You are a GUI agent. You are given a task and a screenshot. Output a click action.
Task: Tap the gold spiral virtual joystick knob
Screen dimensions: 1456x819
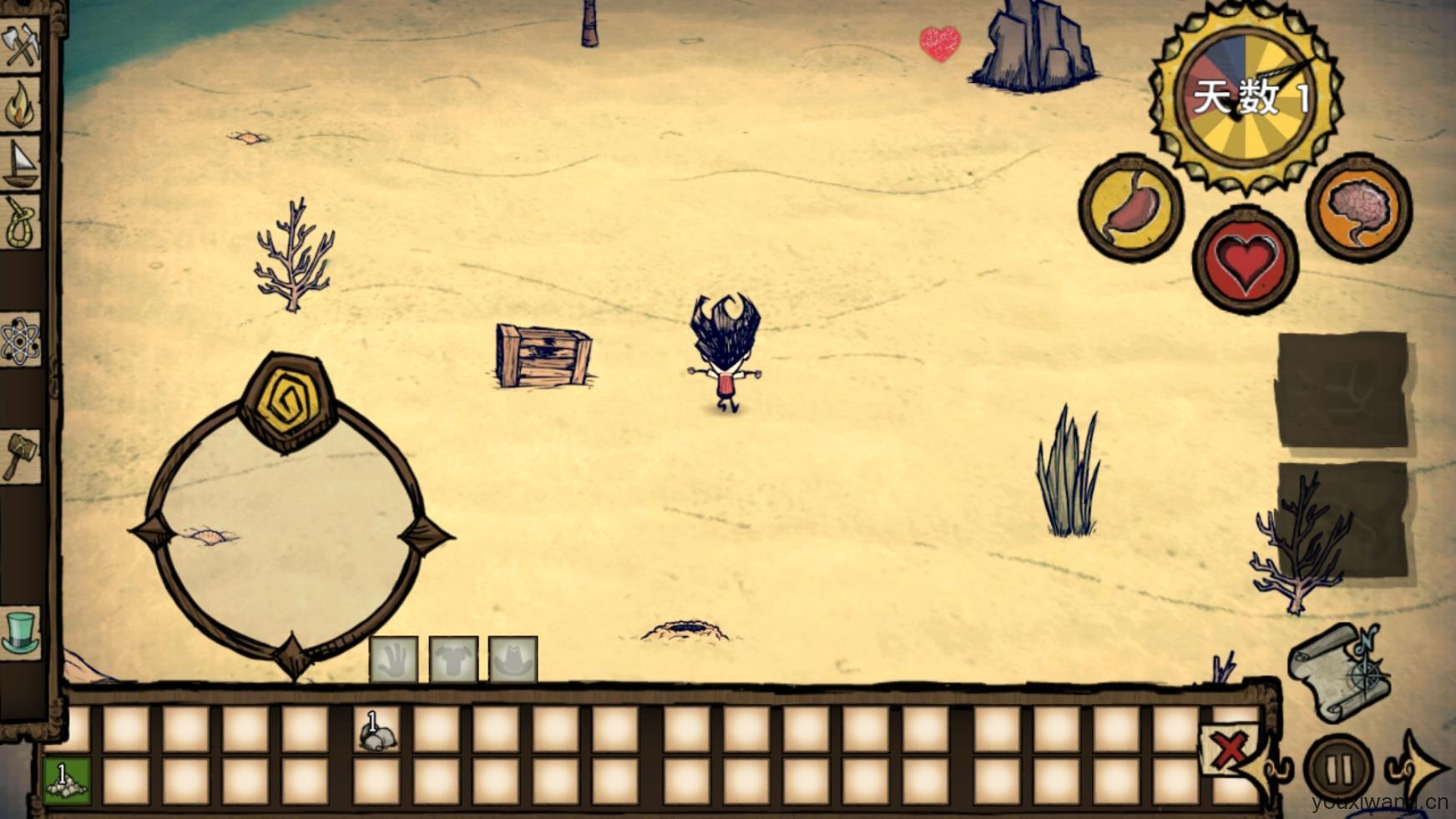(x=288, y=402)
